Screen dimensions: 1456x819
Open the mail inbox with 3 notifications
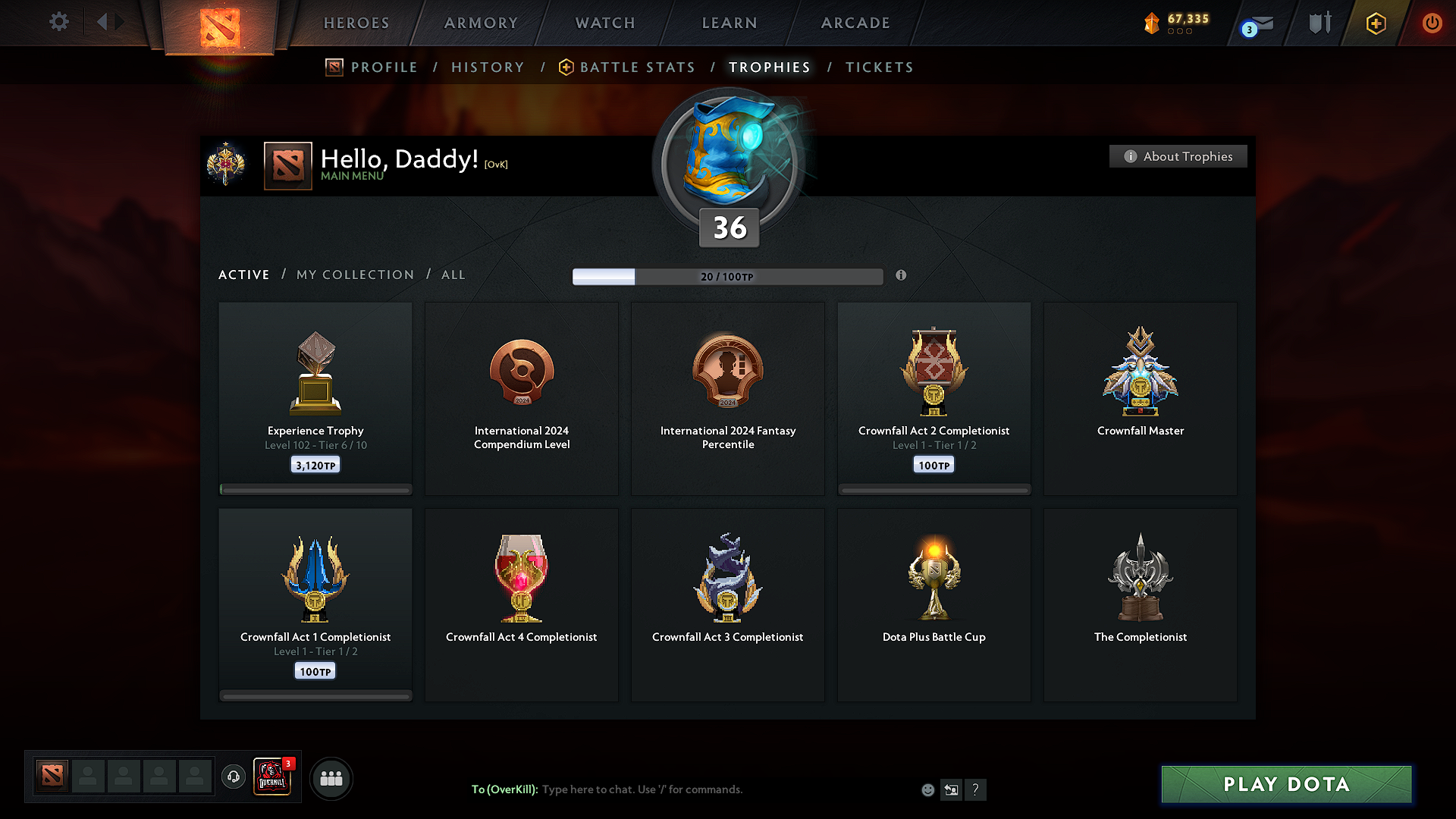(x=1255, y=23)
